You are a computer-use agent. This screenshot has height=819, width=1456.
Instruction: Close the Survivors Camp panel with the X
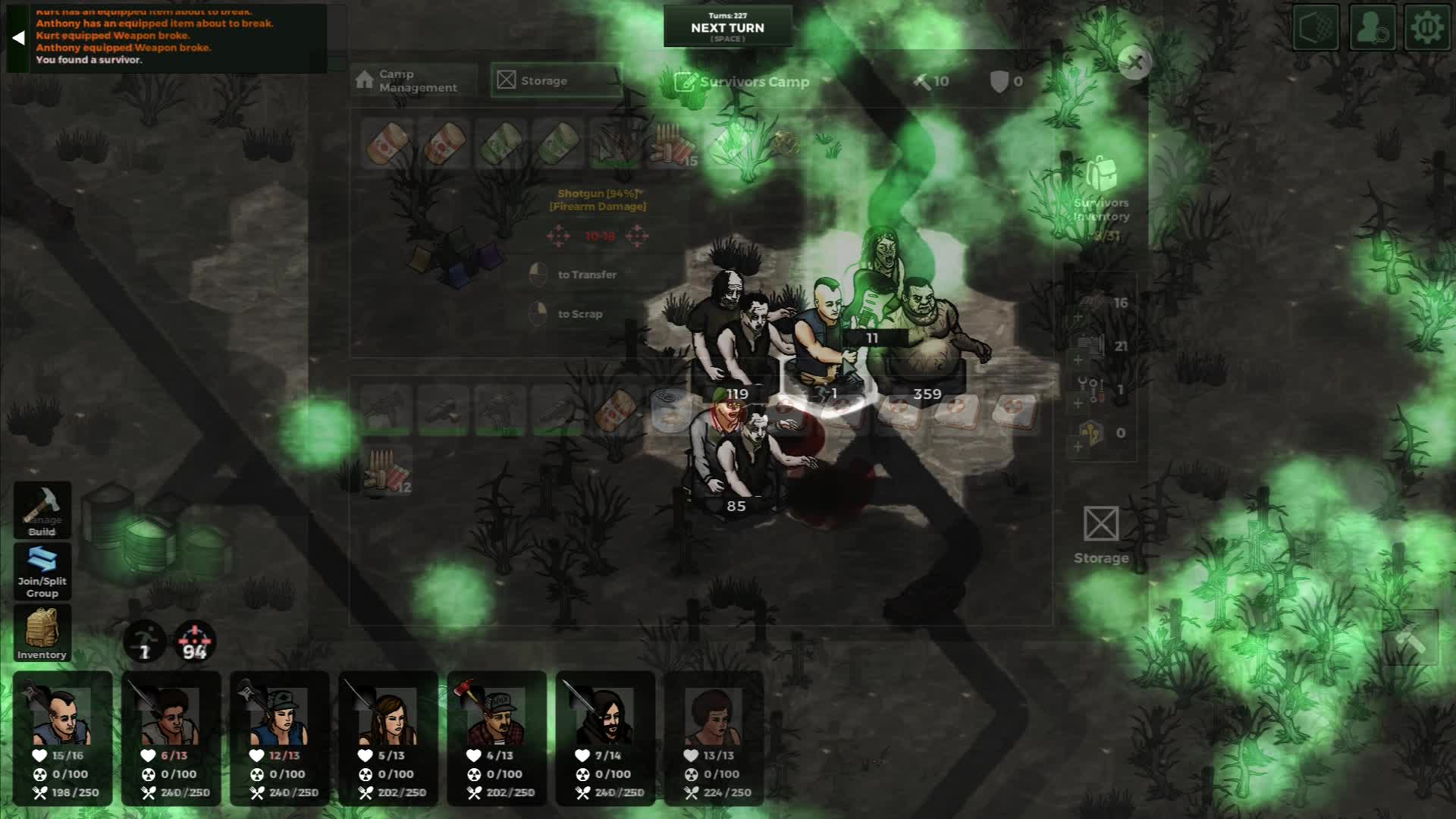click(x=1135, y=64)
